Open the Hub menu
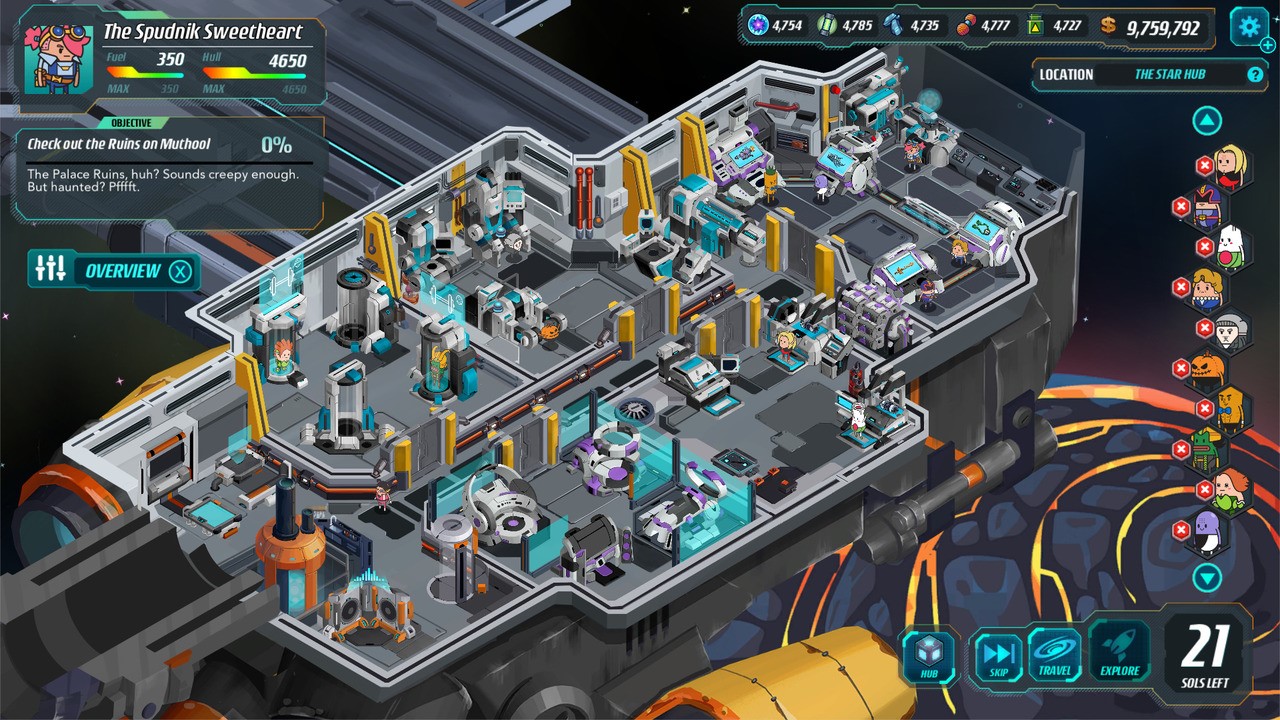This screenshot has height=720, width=1280. pos(930,655)
